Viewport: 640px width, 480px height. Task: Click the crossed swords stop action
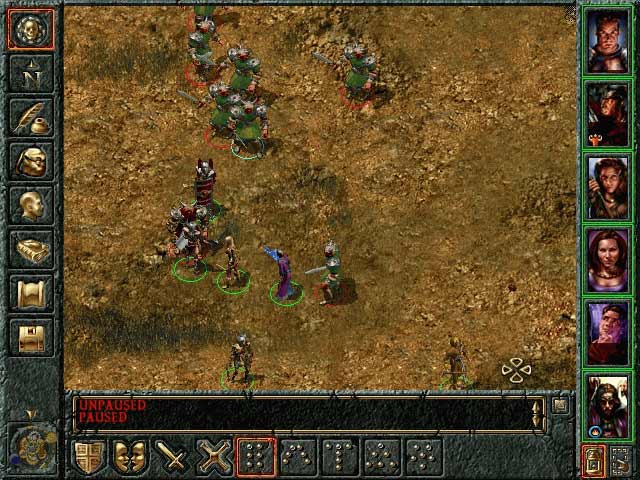click(215, 457)
